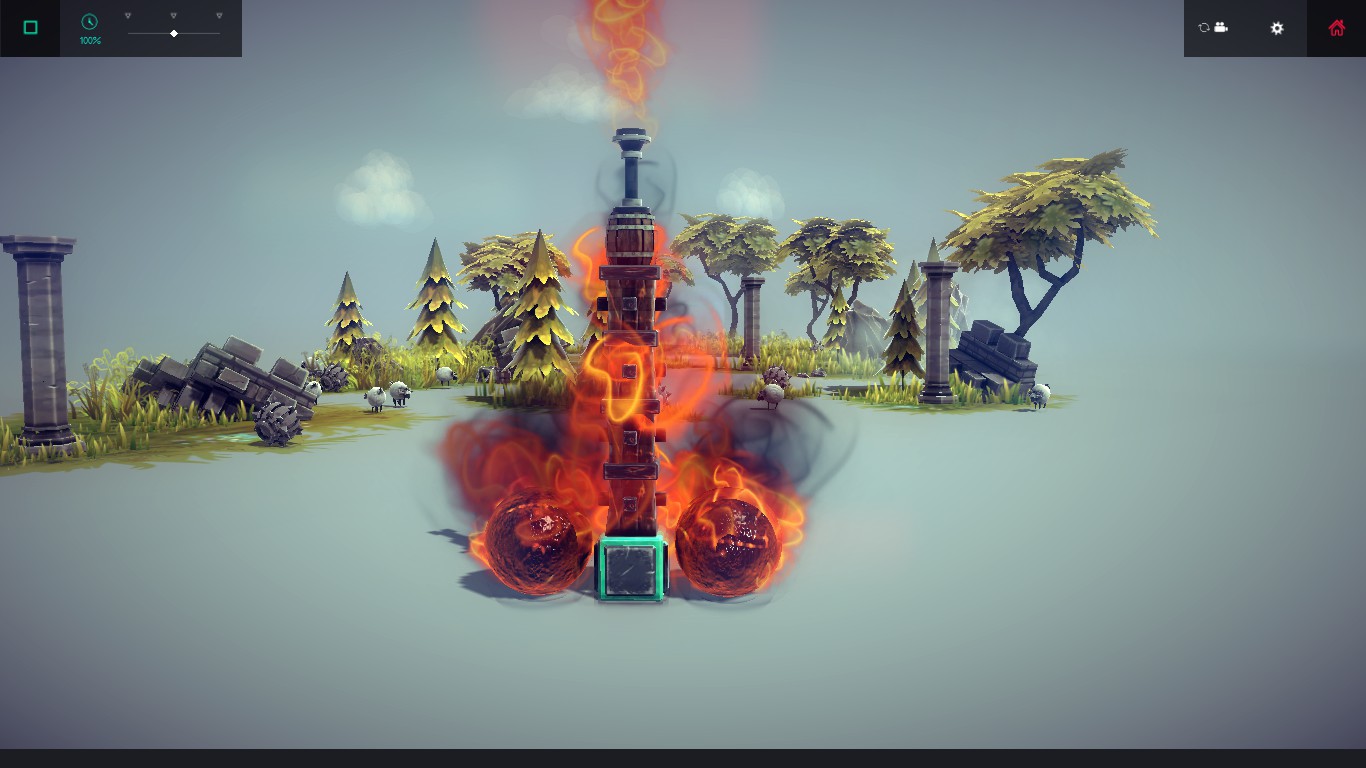Stop the simulation with the square button

30,26
